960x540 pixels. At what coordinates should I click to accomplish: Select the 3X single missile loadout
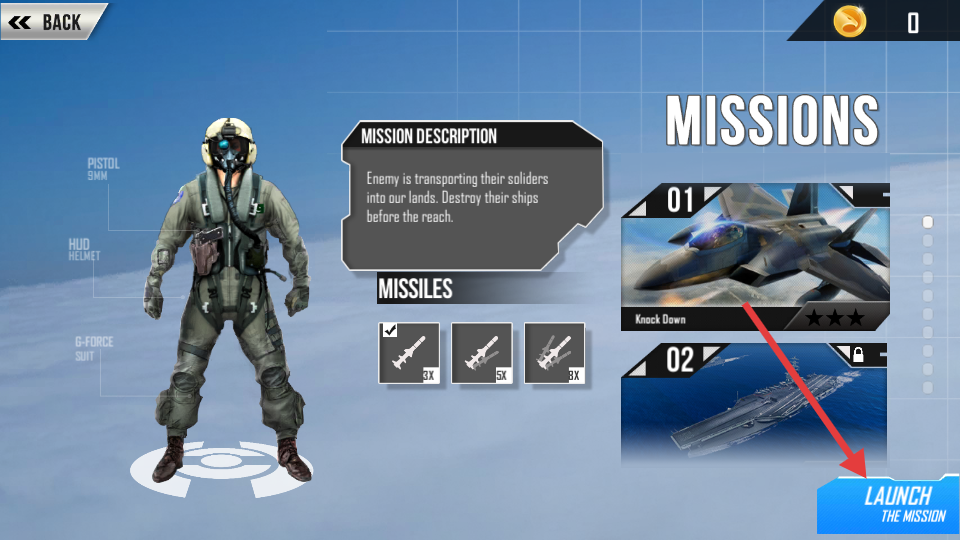[x=408, y=352]
